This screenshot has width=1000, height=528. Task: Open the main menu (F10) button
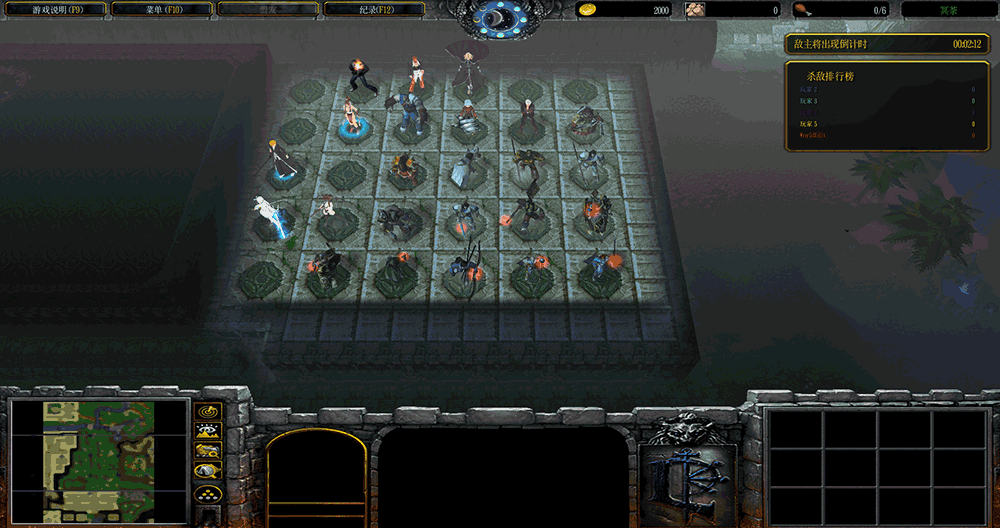tap(161, 9)
